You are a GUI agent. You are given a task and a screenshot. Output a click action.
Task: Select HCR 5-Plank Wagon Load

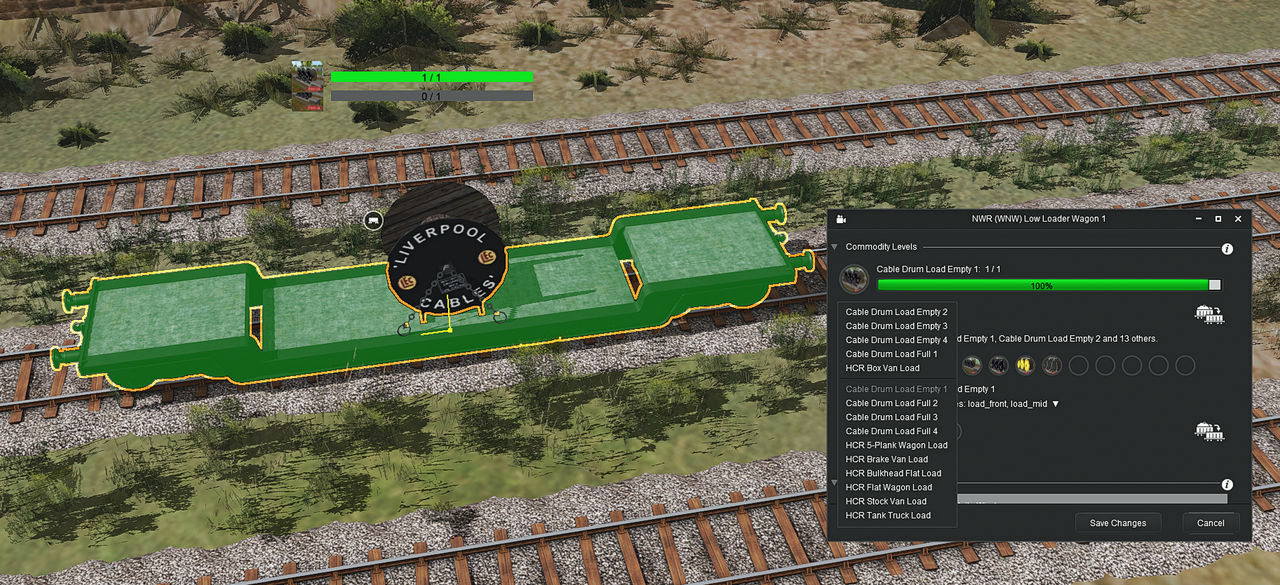tap(896, 445)
